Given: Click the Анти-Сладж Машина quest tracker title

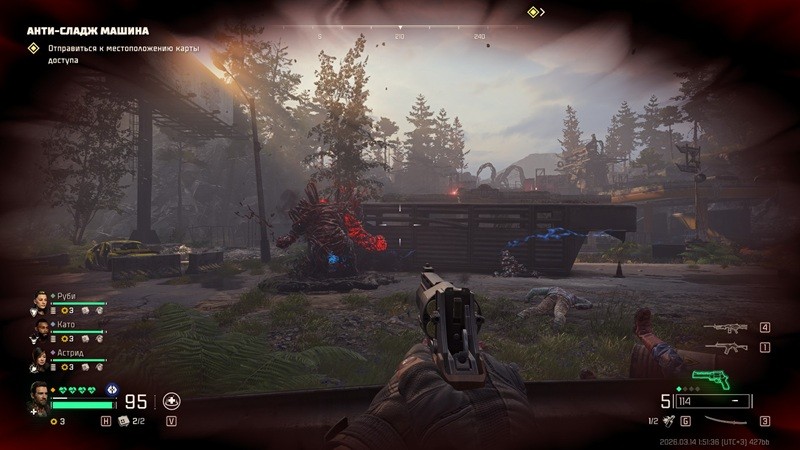Looking at the screenshot, I should point(88,29).
